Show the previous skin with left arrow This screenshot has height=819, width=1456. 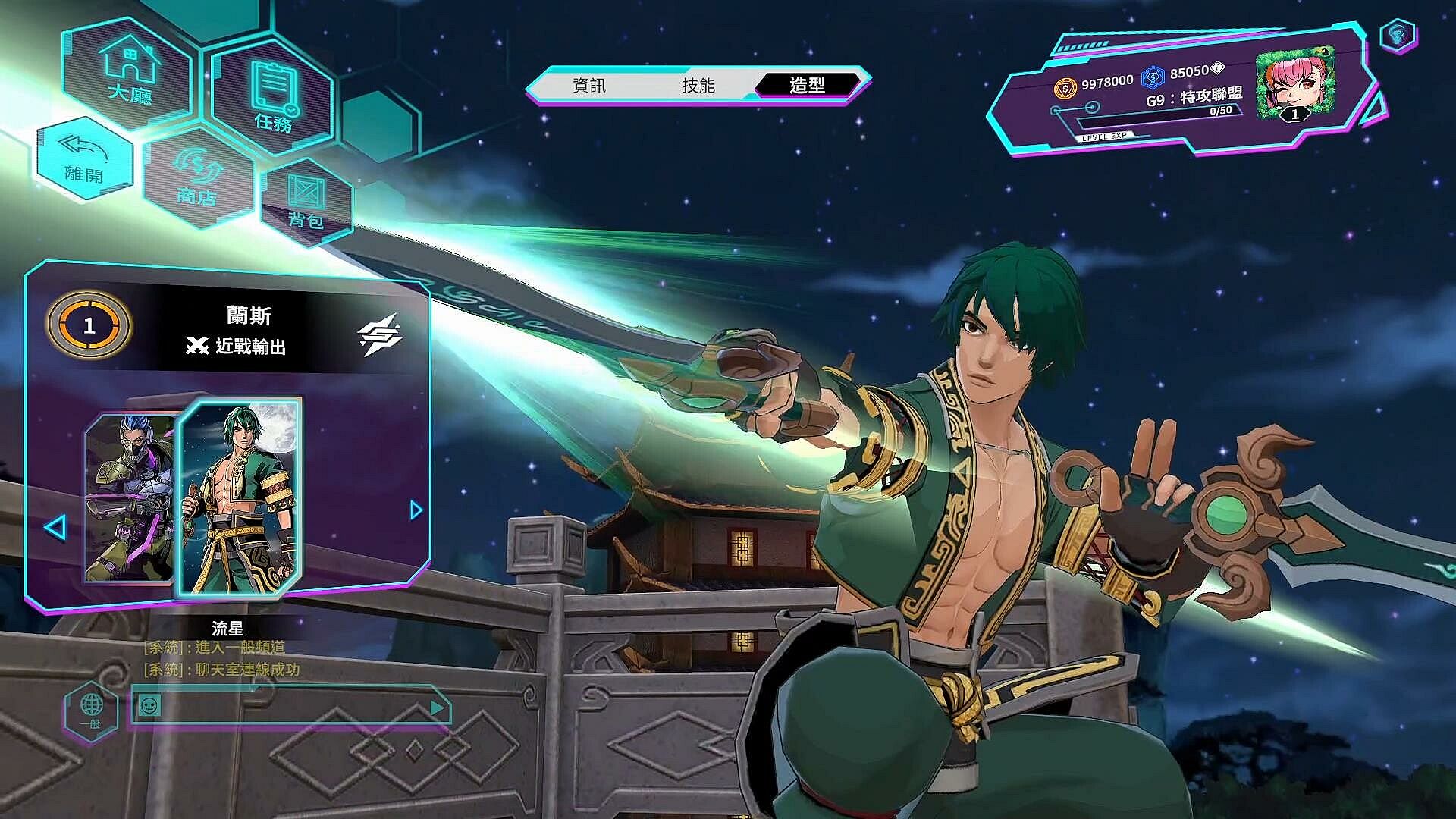coord(55,527)
